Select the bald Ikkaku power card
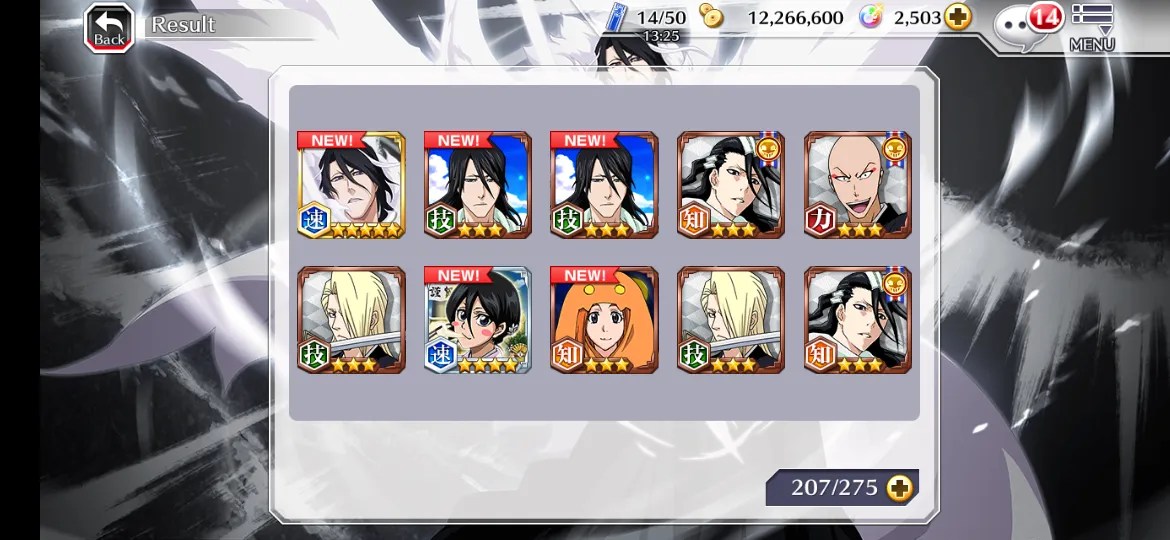The width and height of the screenshot is (1170, 540). coord(857,185)
